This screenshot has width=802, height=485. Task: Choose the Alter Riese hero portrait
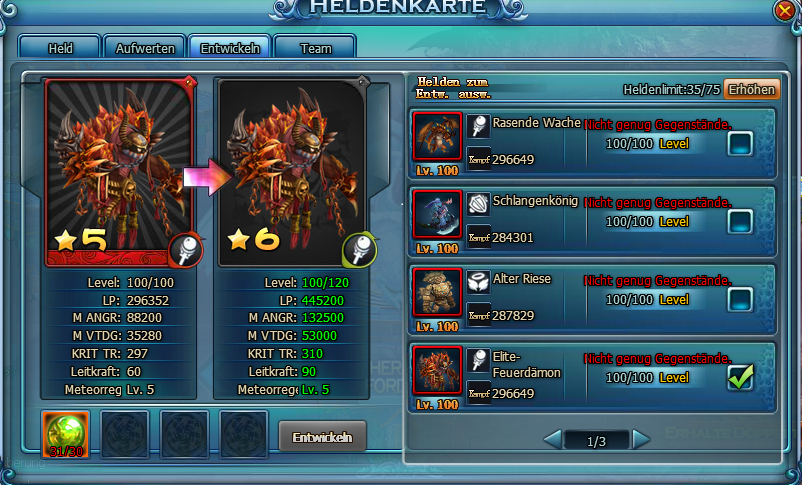[x=437, y=292]
